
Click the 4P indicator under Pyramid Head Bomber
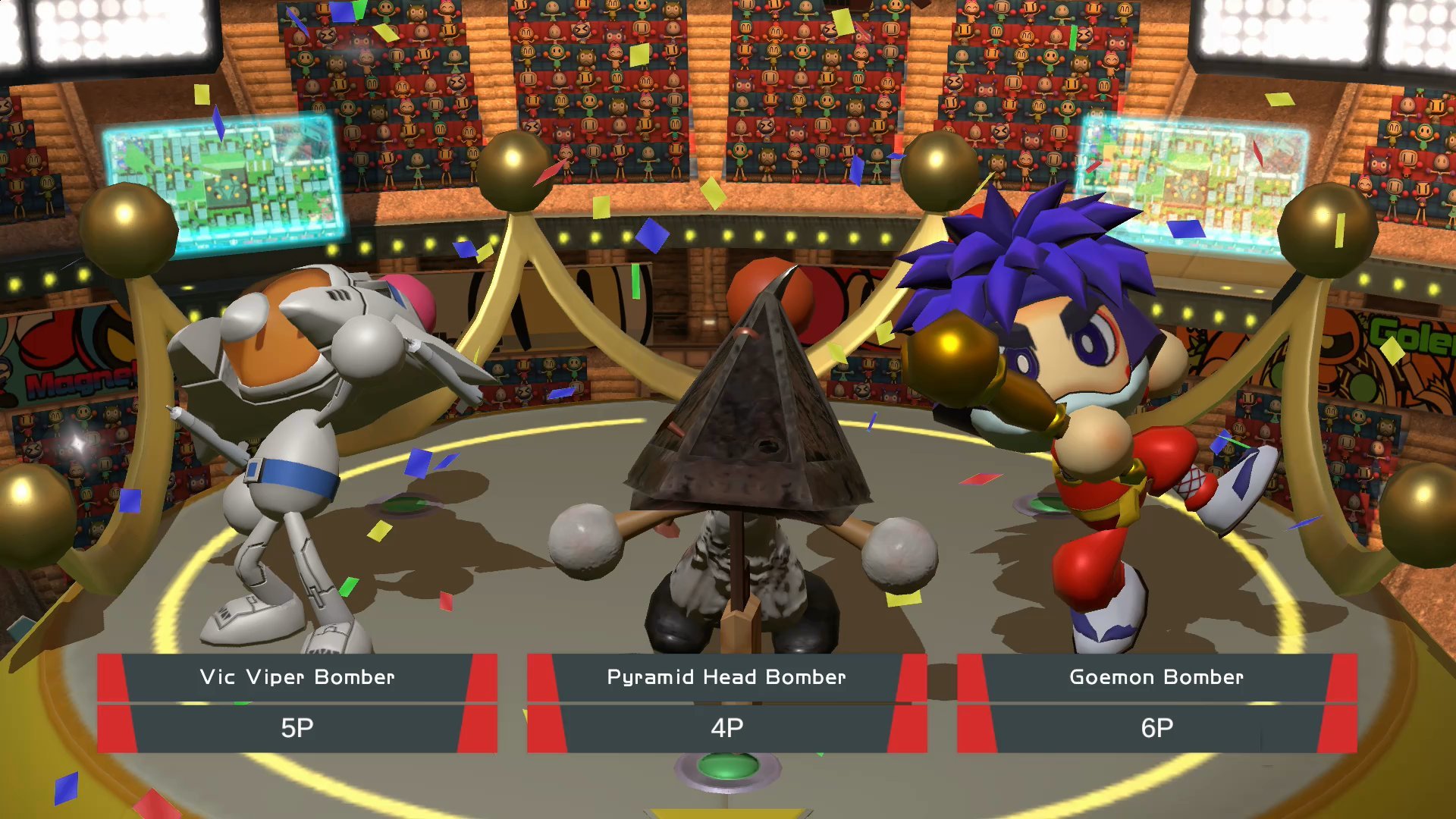click(726, 726)
